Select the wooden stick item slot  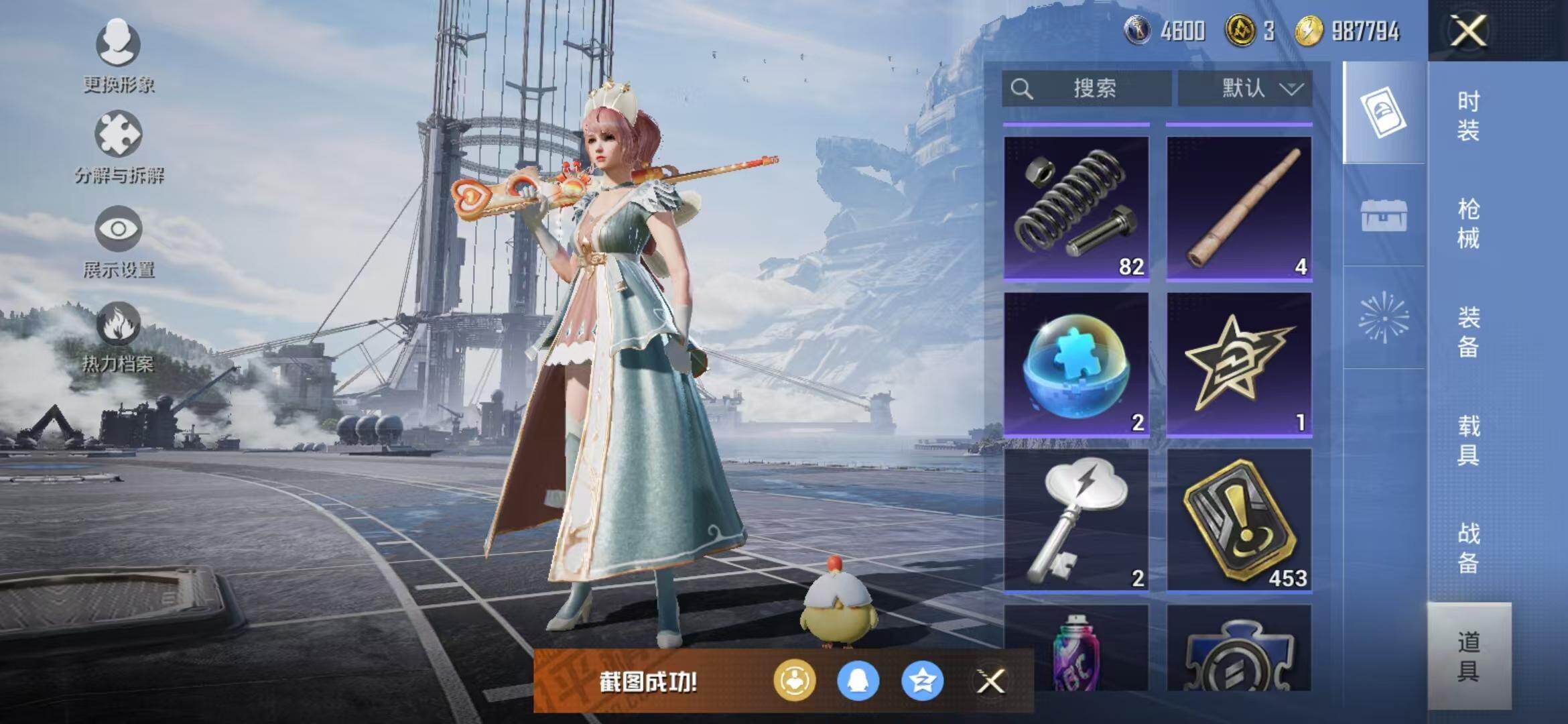pos(1239,207)
